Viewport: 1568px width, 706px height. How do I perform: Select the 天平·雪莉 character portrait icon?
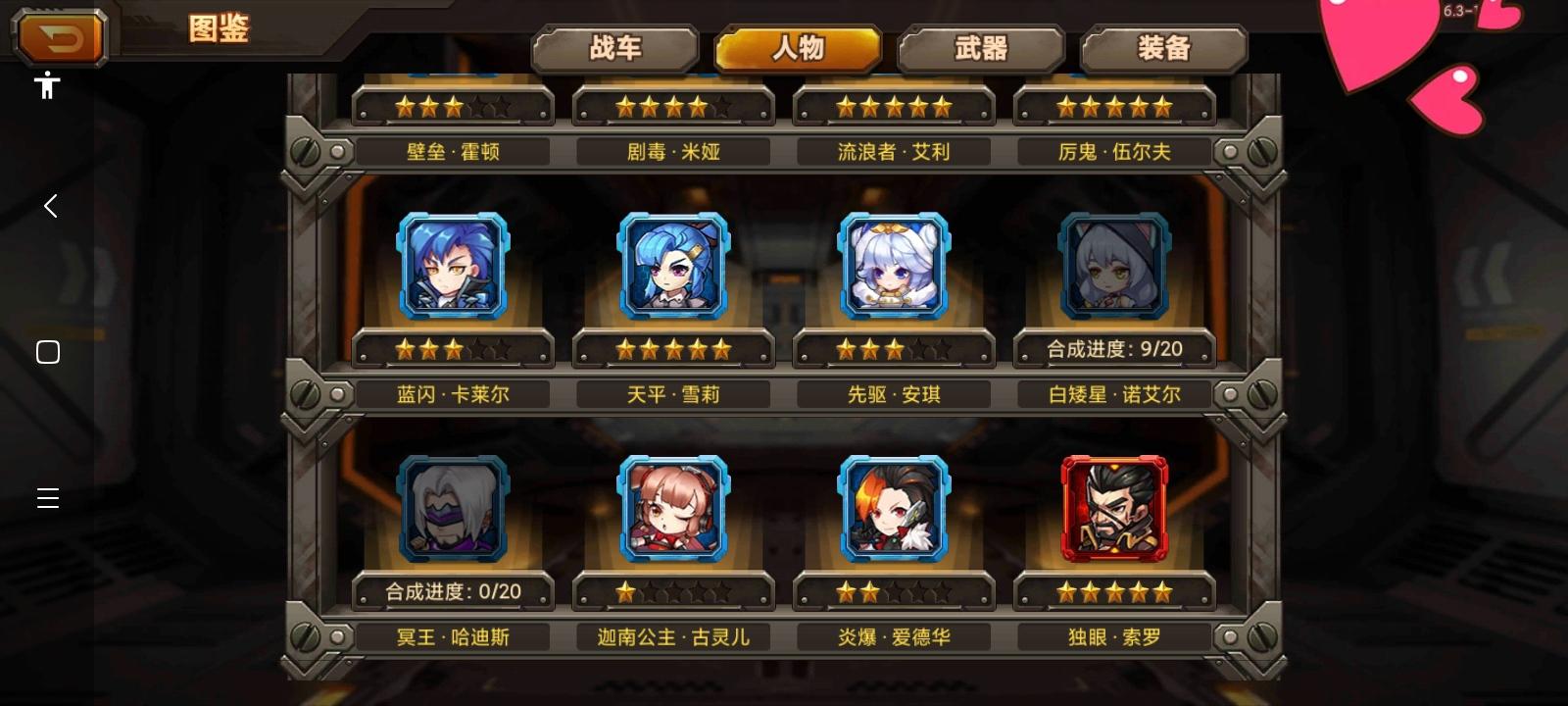click(x=674, y=265)
